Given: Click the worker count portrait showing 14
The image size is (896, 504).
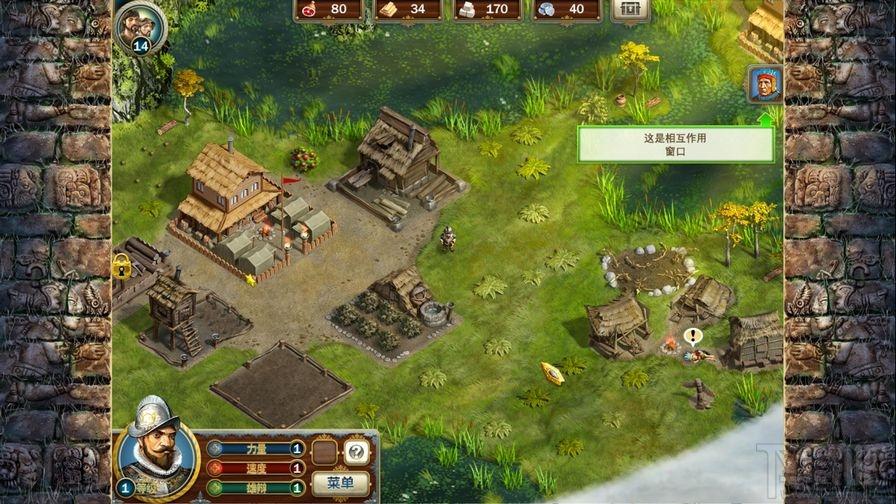Looking at the screenshot, I should point(139,24).
